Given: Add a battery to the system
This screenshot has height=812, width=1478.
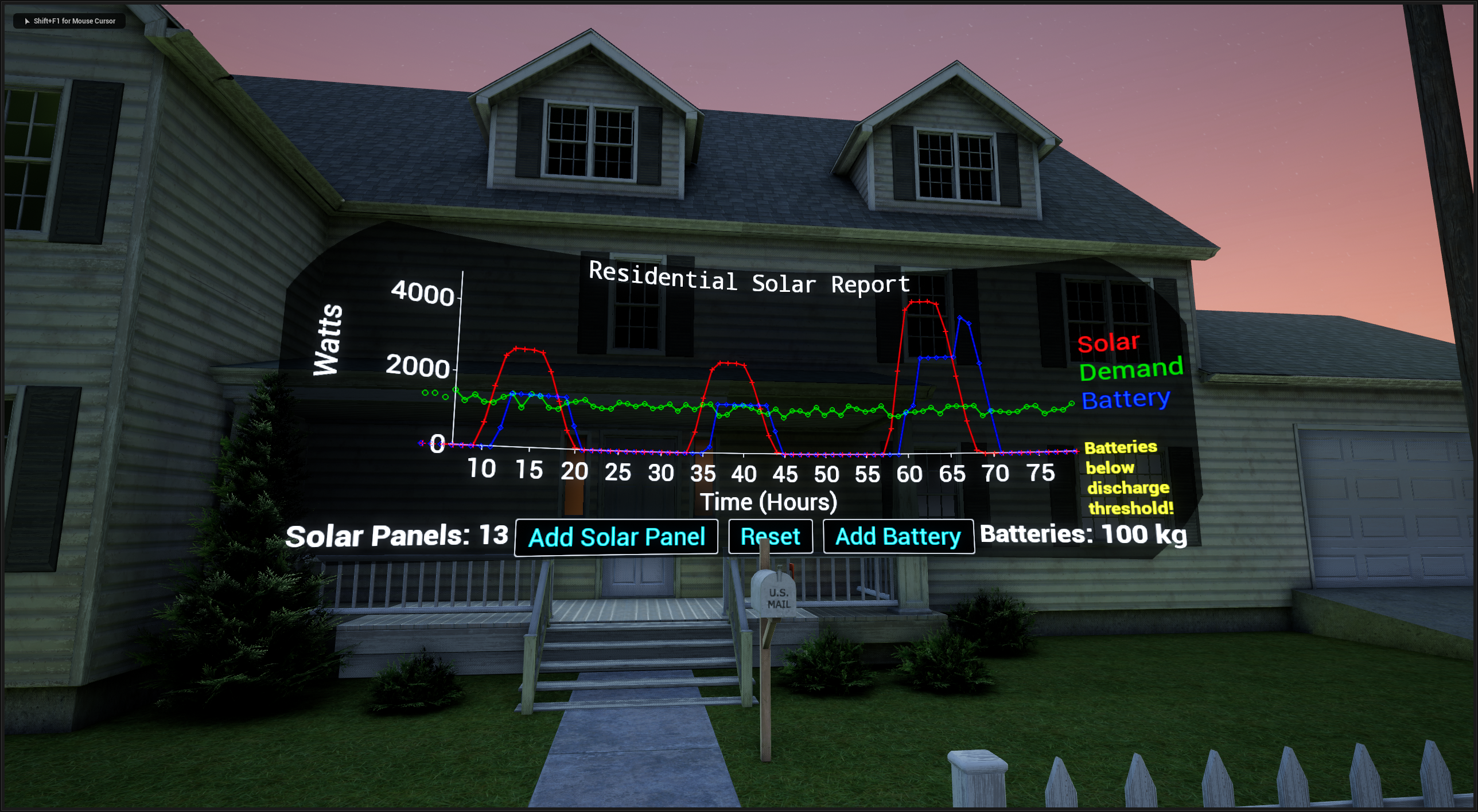Looking at the screenshot, I should pyautogui.click(x=898, y=537).
